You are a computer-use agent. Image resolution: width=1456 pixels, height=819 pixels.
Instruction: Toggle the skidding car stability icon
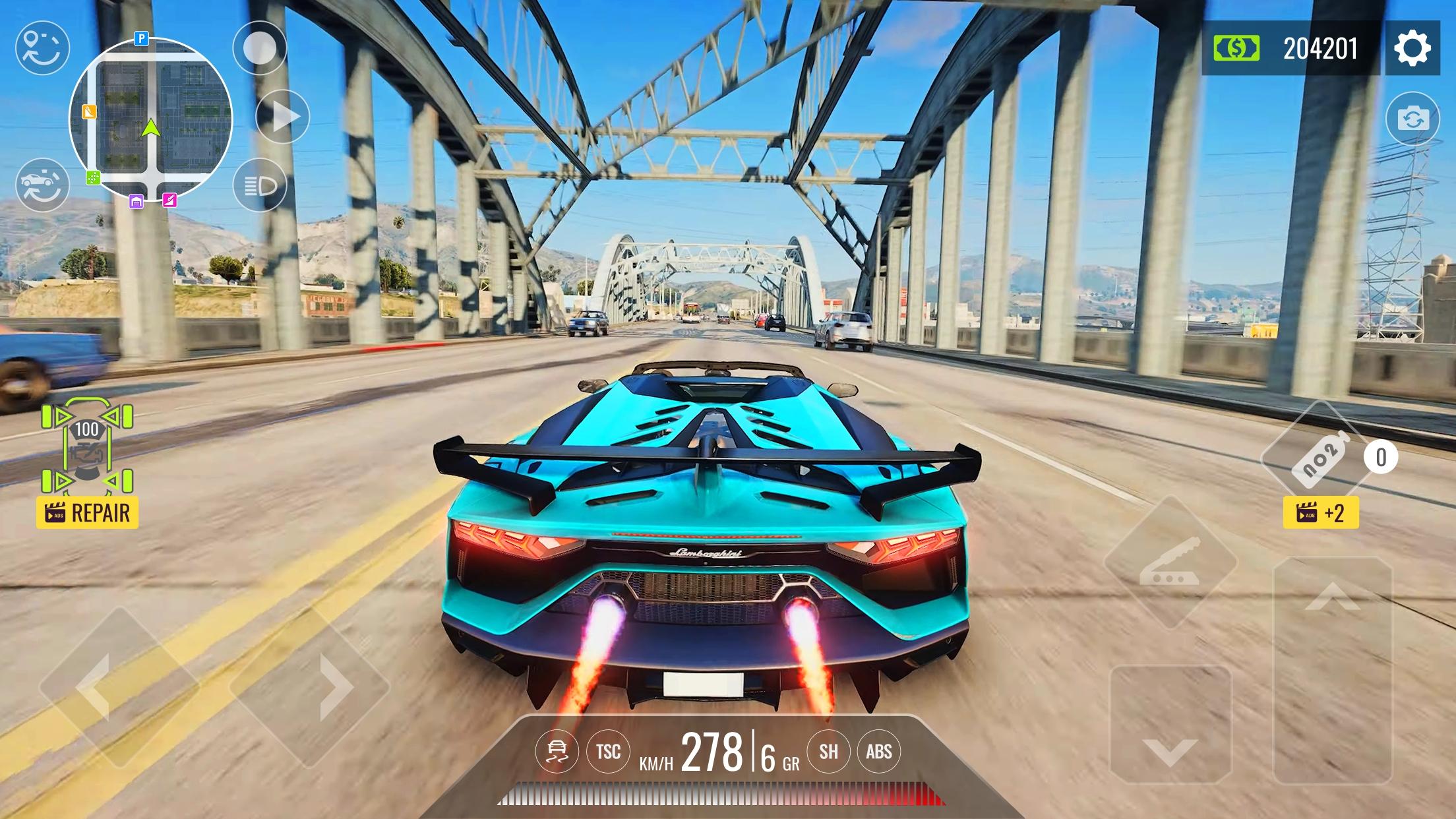[557, 752]
